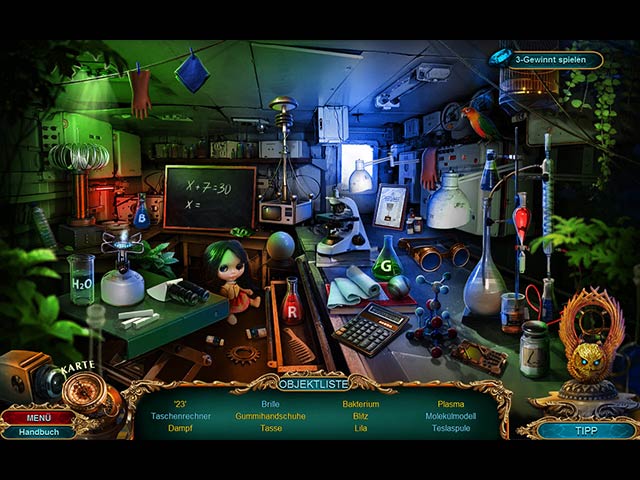
Task: Select the Taschenrechner entry in the object list
Action: point(183,415)
